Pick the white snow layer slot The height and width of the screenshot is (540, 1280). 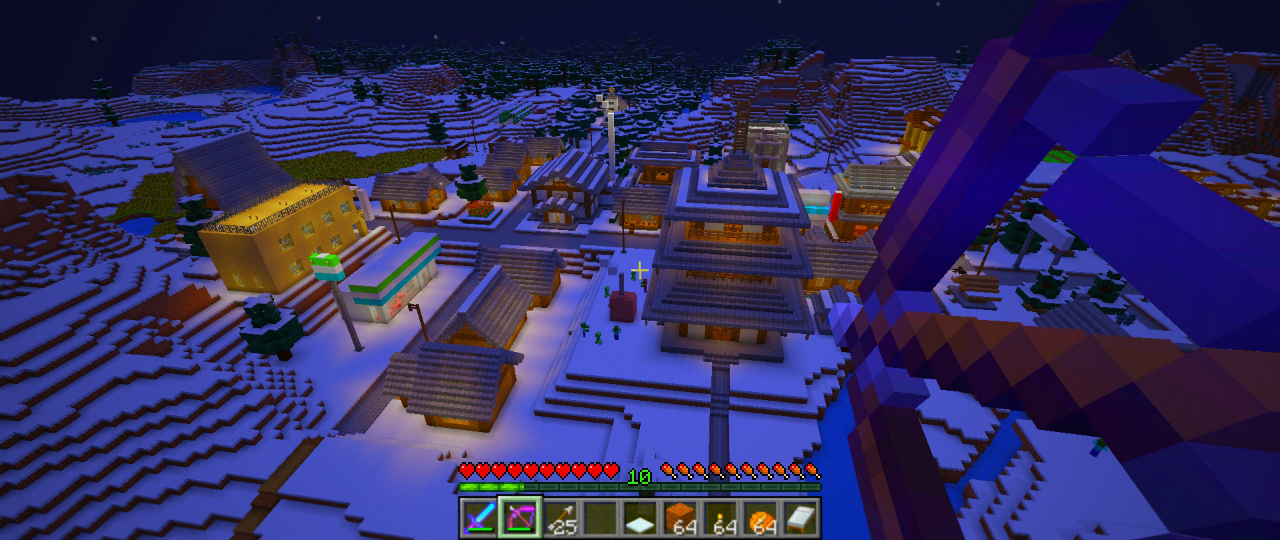(641, 517)
